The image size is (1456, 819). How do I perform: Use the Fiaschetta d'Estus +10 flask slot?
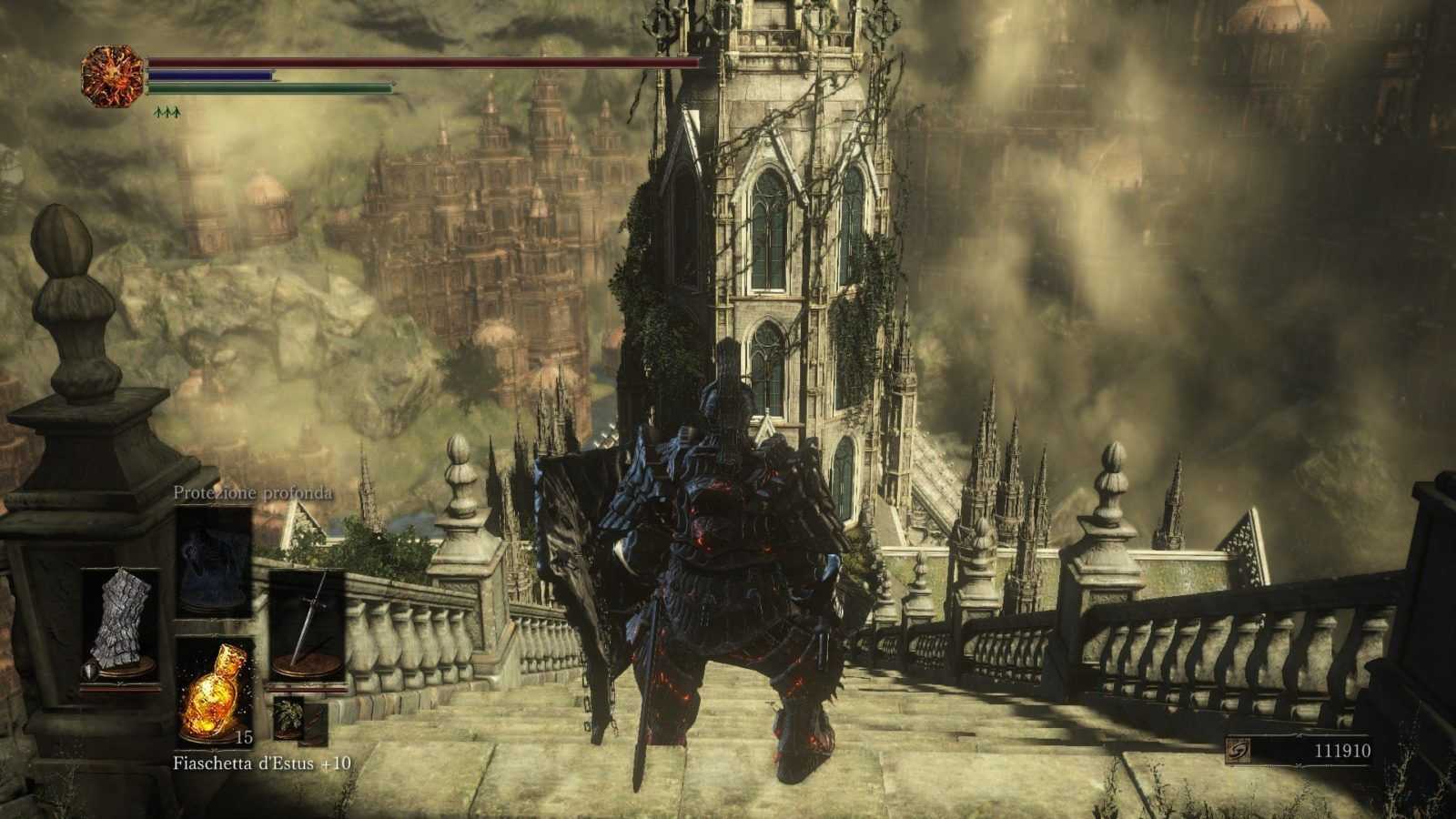tap(214, 689)
